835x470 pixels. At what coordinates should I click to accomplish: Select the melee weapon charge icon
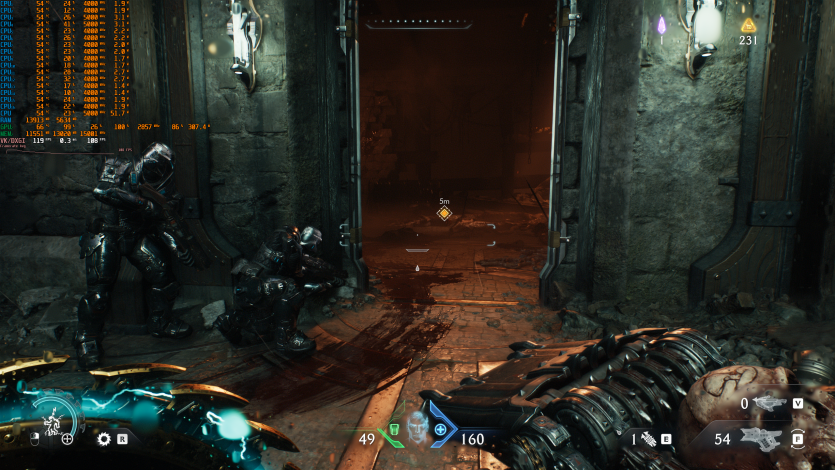pos(648,438)
